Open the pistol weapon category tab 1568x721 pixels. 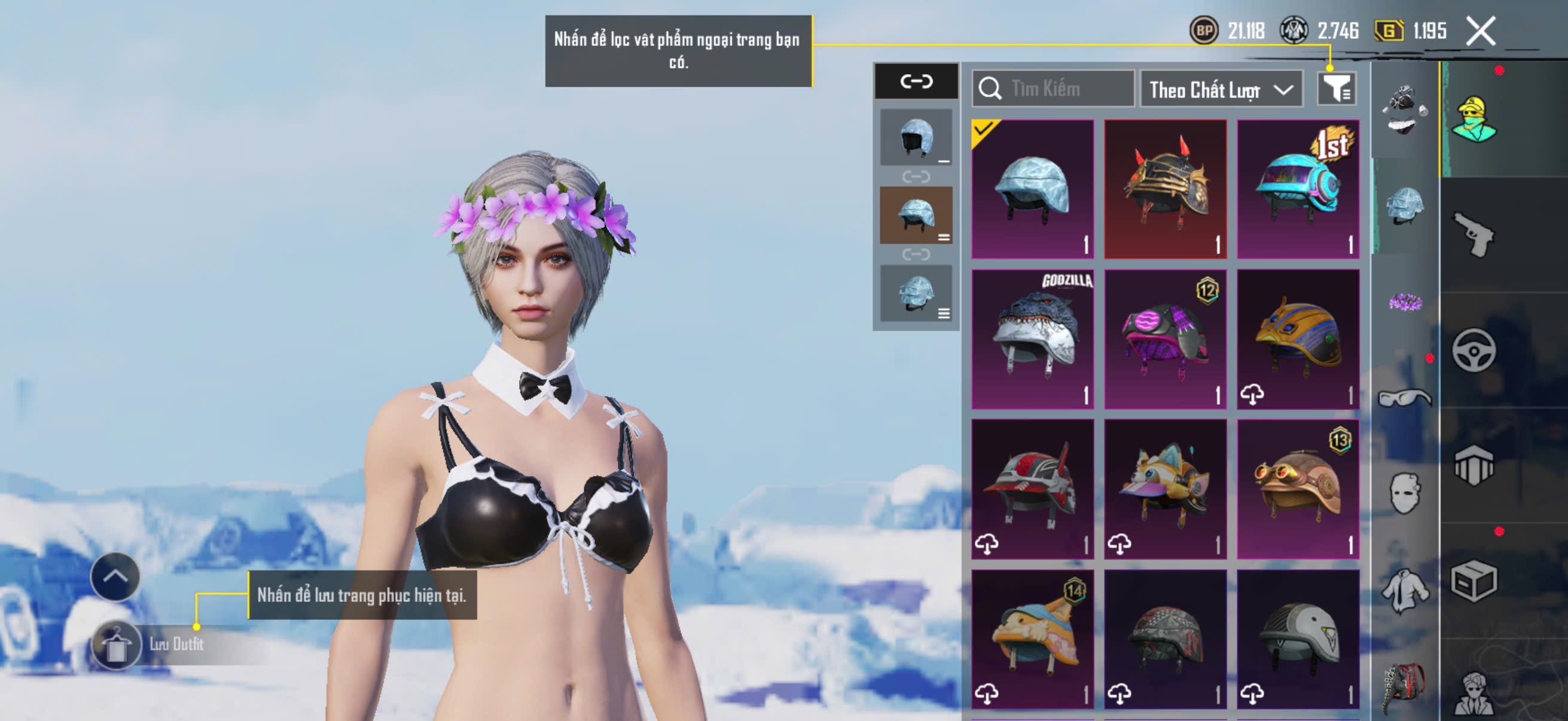pyautogui.click(x=1473, y=234)
